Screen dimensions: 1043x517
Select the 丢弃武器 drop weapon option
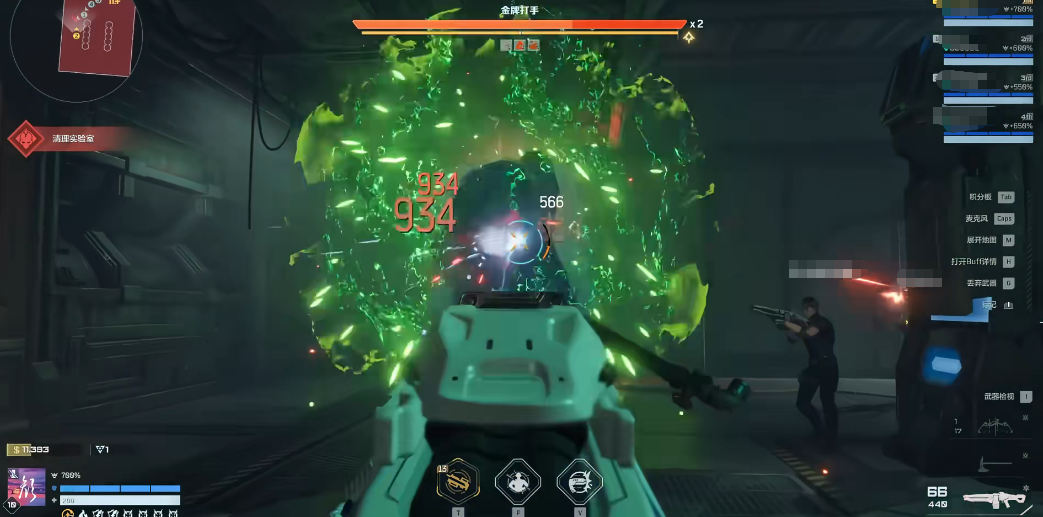pos(990,283)
